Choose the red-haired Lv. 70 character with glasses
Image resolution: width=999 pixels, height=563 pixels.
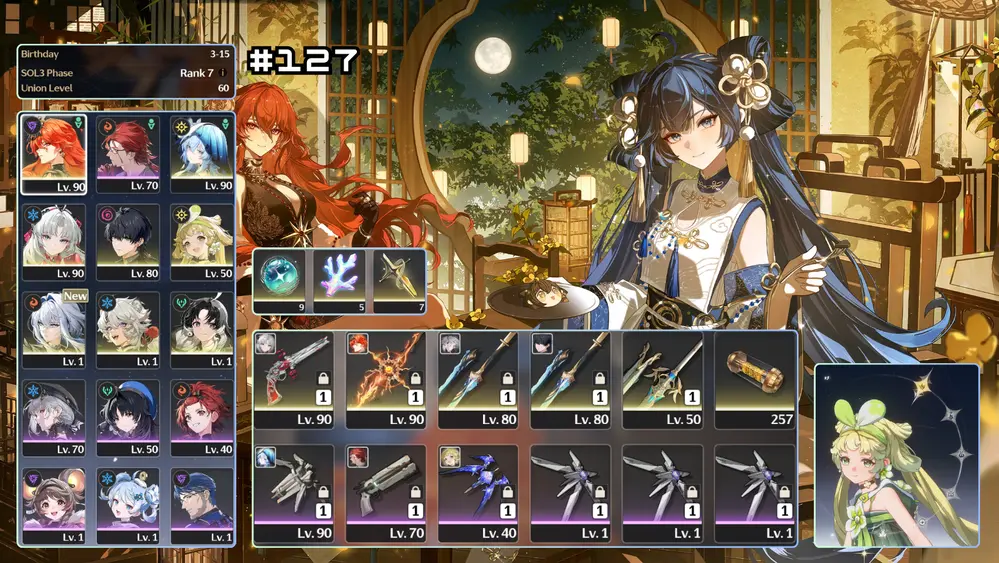(128, 153)
